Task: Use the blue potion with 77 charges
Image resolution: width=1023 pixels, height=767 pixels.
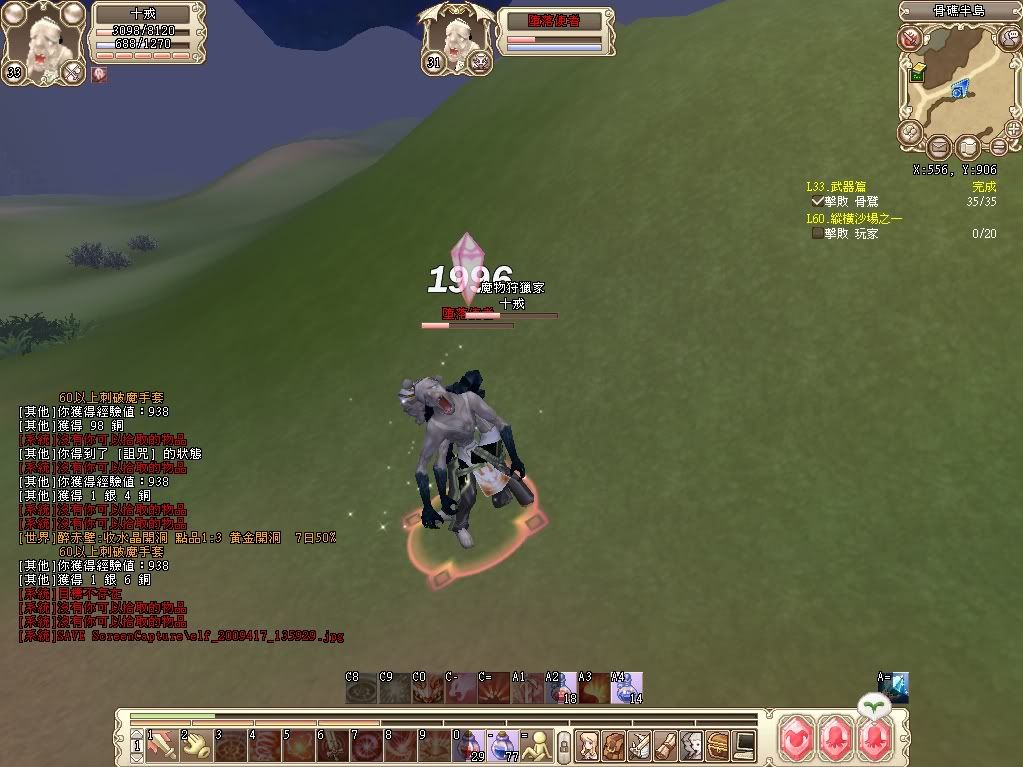Action: [503, 744]
